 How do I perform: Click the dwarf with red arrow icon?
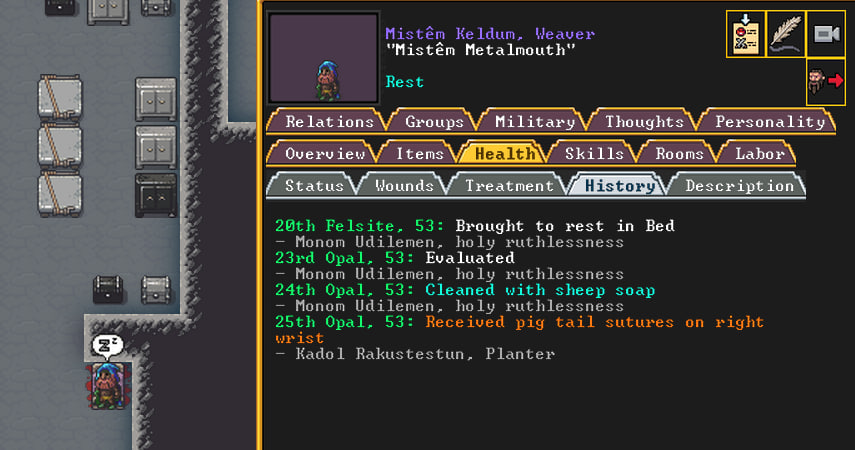point(826,81)
